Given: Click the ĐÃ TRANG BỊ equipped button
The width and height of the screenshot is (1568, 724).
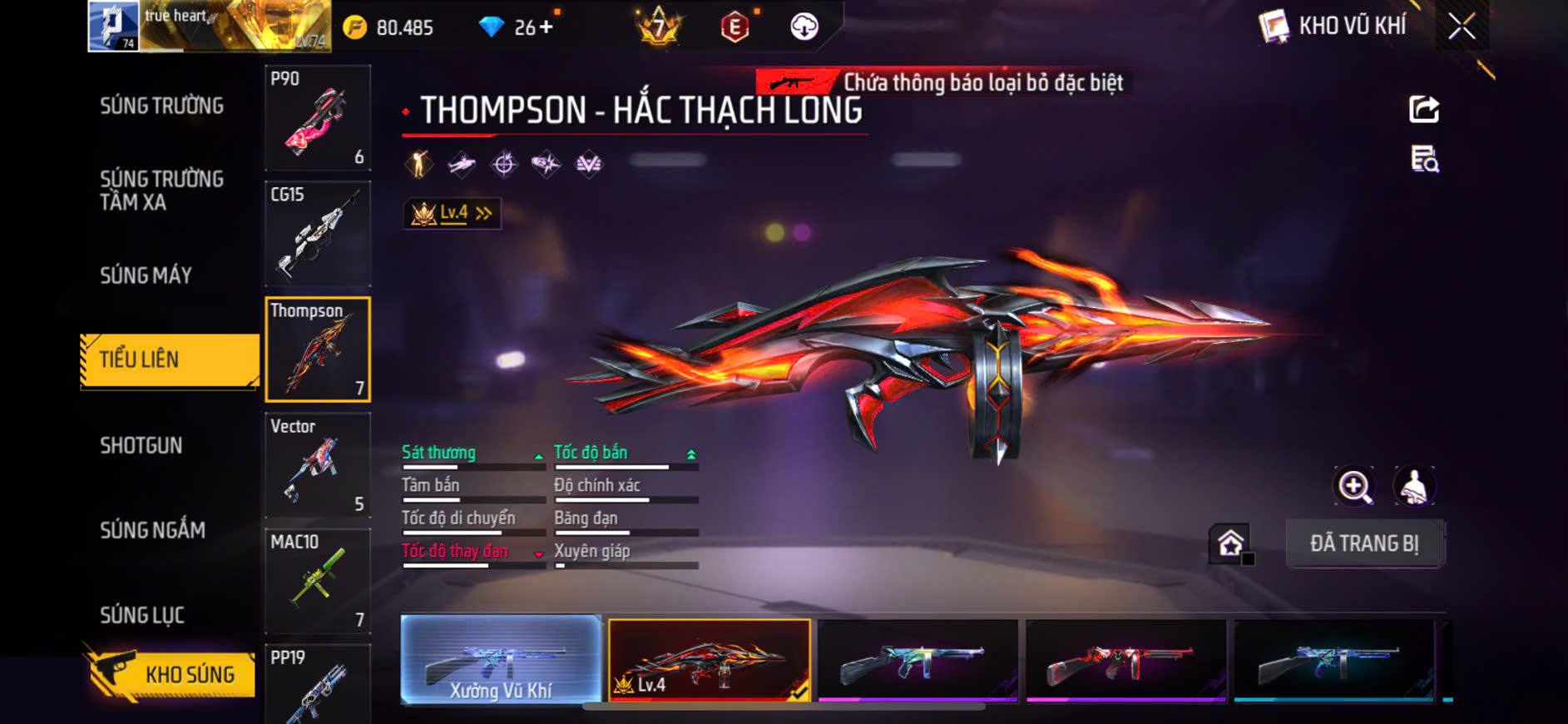Looking at the screenshot, I should (1364, 543).
